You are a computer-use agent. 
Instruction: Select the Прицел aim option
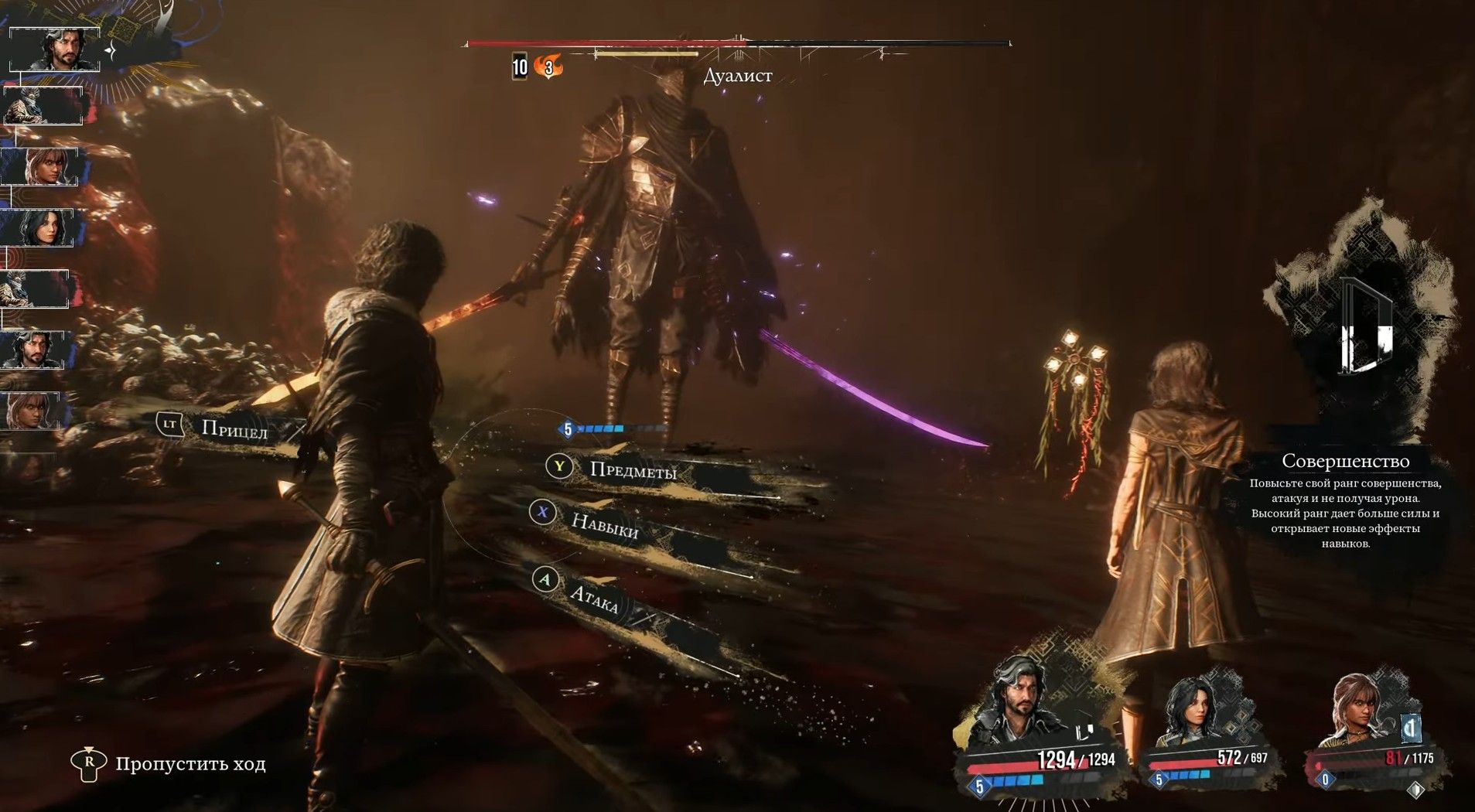(233, 428)
